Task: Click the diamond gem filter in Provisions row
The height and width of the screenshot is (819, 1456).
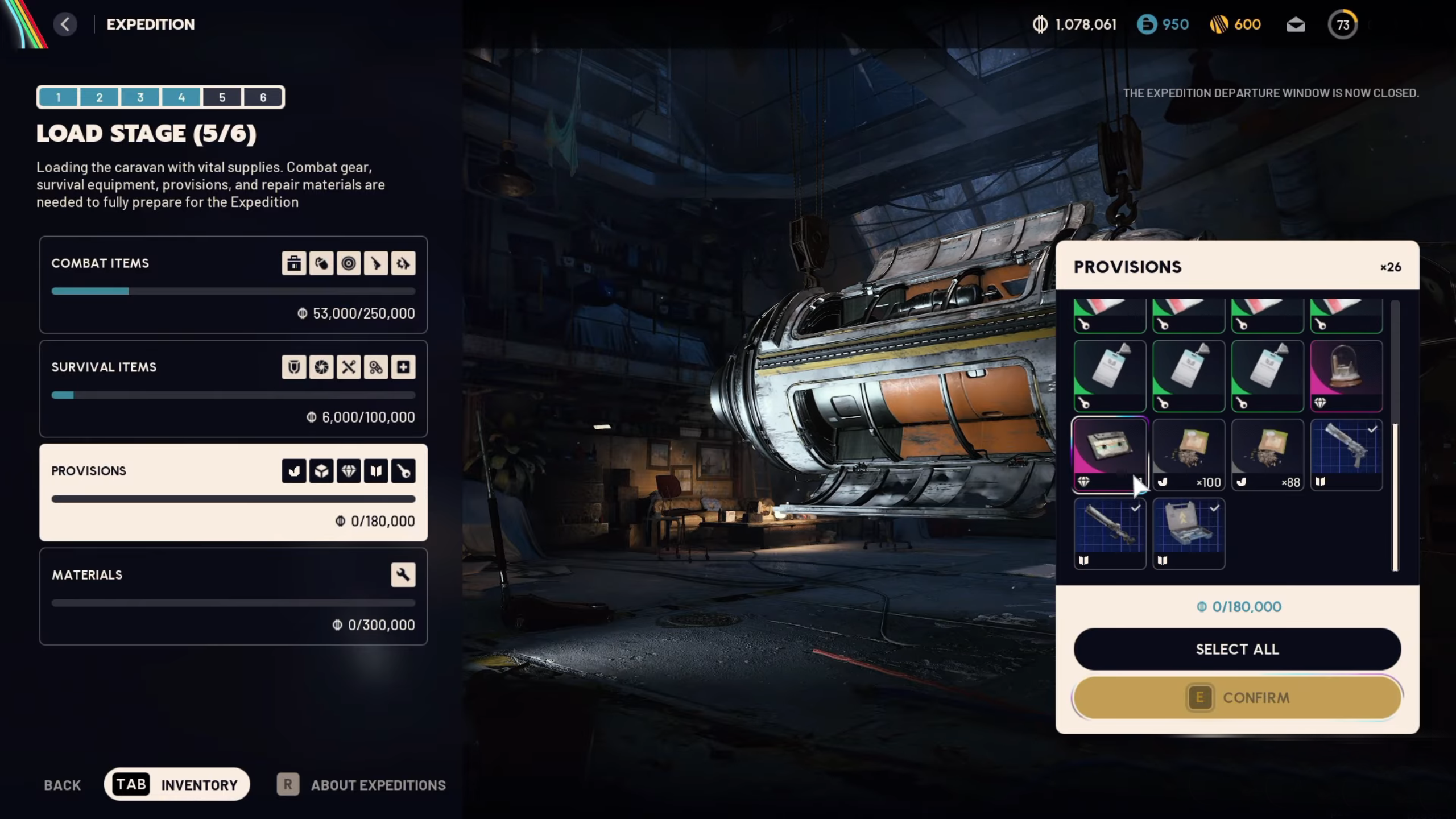Action: pyautogui.click(x=349, y=470)
